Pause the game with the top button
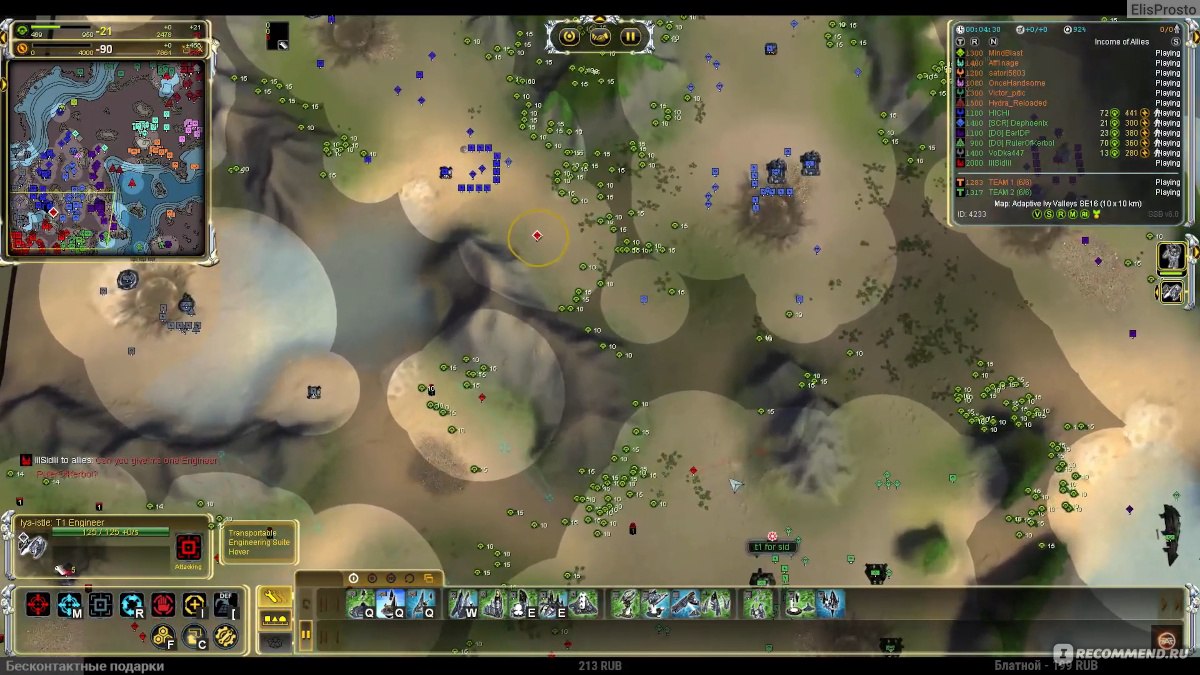 pos(630,37)
